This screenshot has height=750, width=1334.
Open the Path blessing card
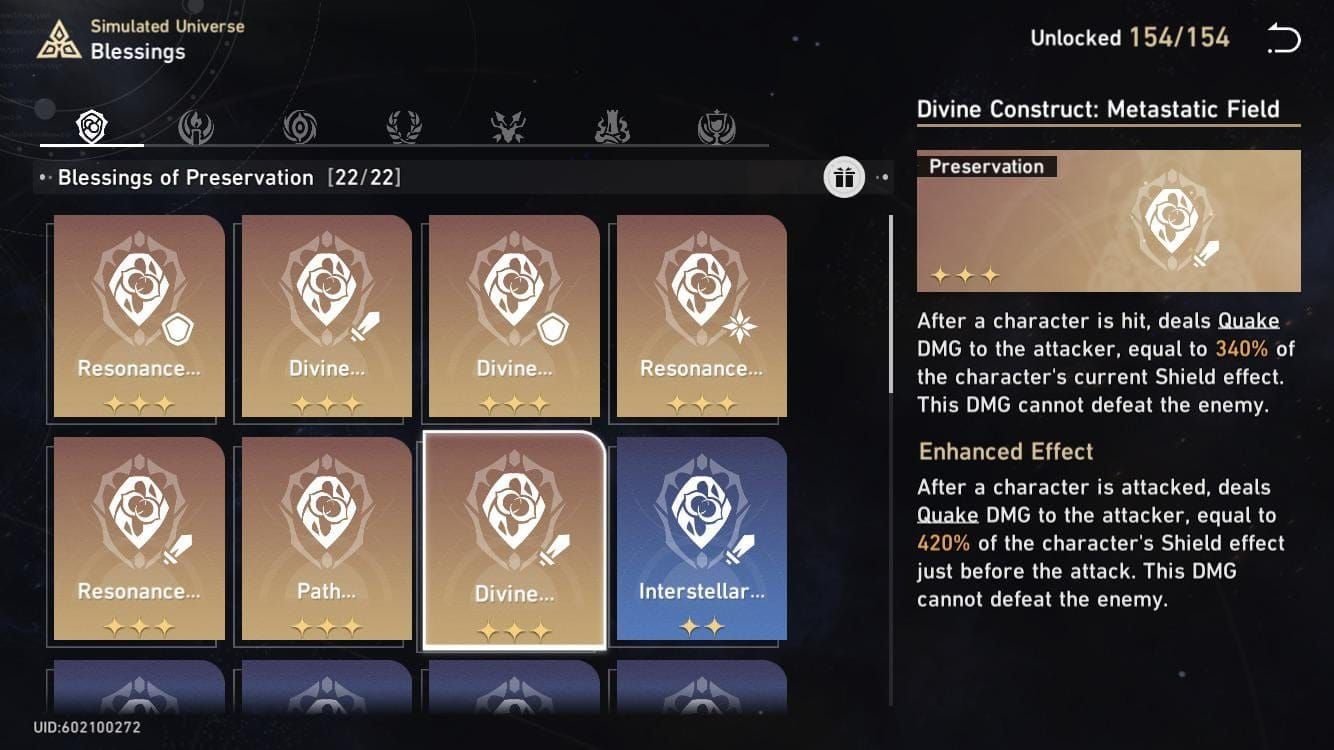tap(327, 538)
